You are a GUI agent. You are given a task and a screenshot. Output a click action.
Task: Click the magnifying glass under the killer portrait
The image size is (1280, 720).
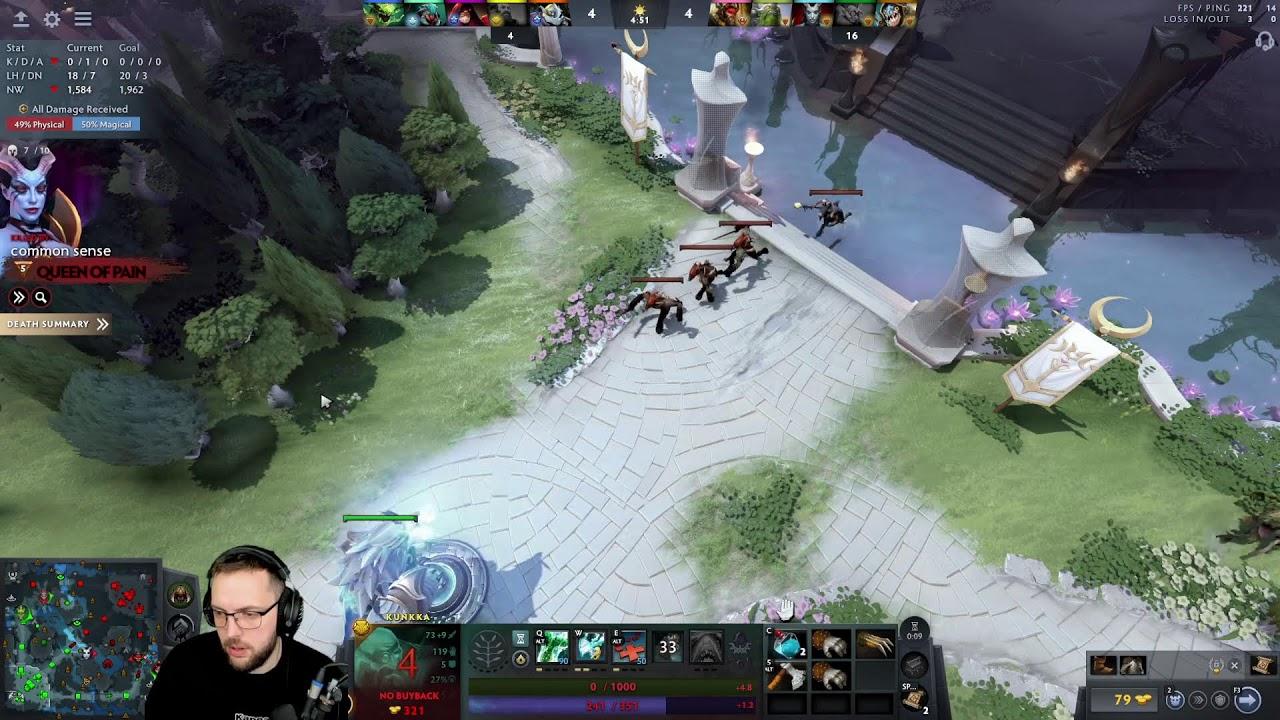point(41,297)
